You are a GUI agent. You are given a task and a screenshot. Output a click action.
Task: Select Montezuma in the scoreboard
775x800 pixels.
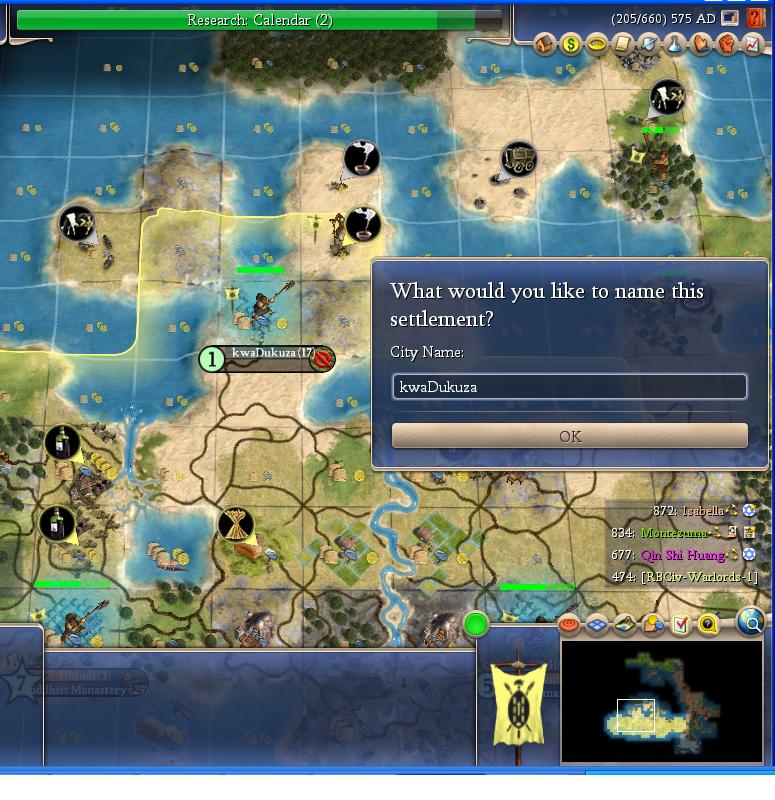pyautogui.click(x=673, y=533)
